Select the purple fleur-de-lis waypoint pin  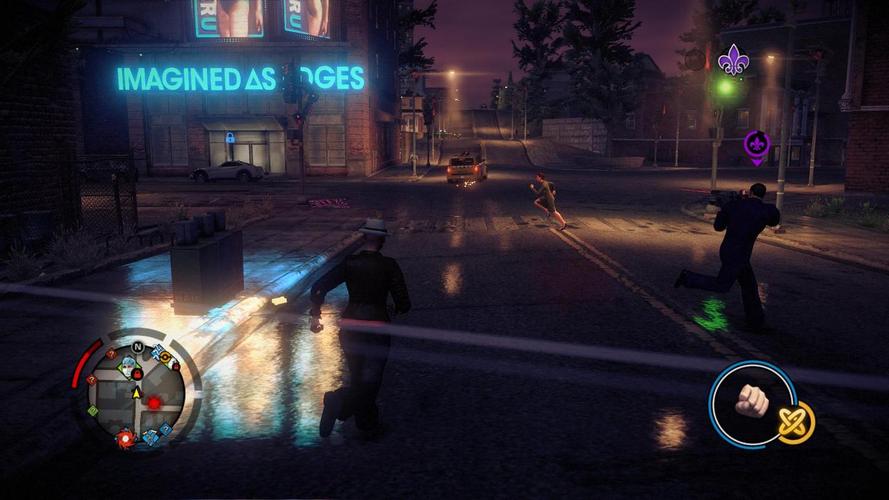757,148
